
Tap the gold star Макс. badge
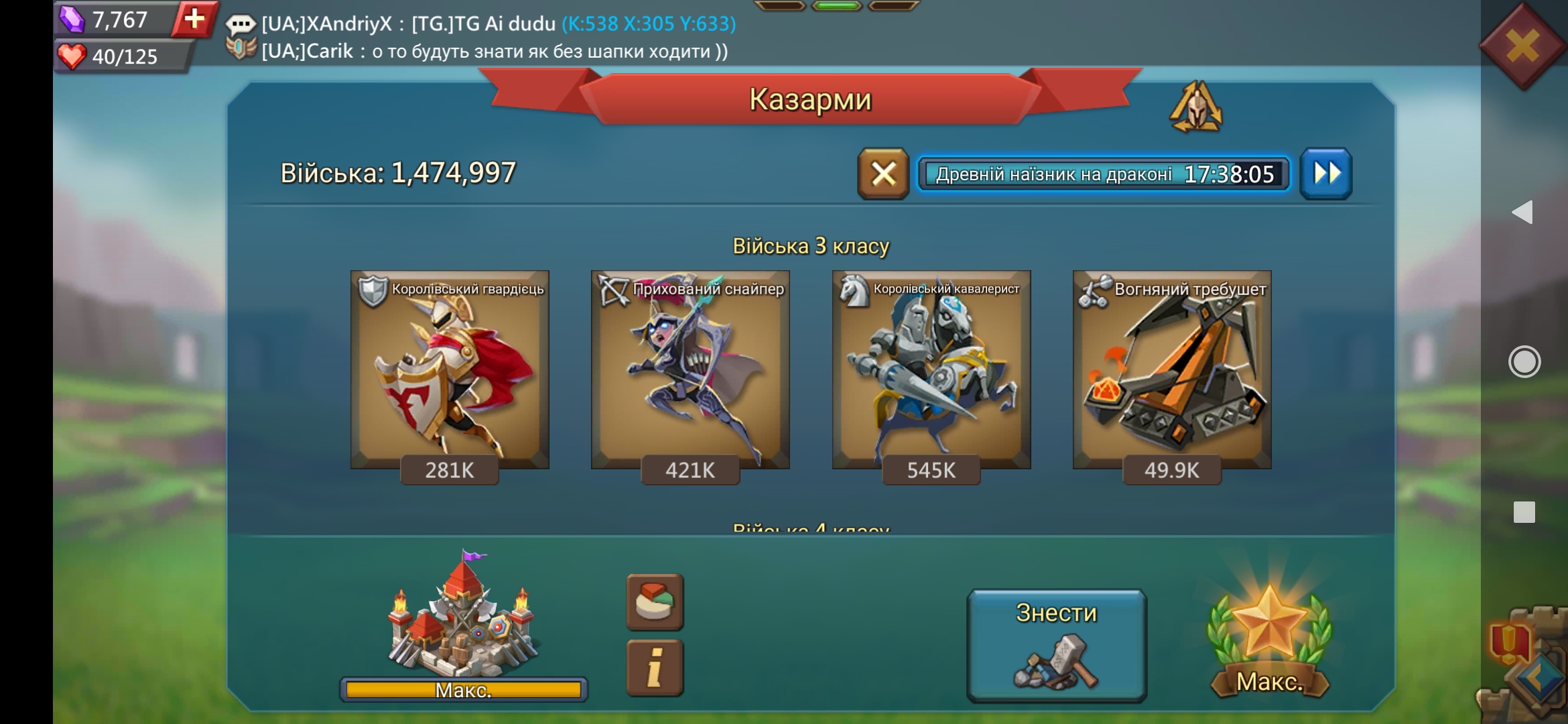pos(1269,640)
